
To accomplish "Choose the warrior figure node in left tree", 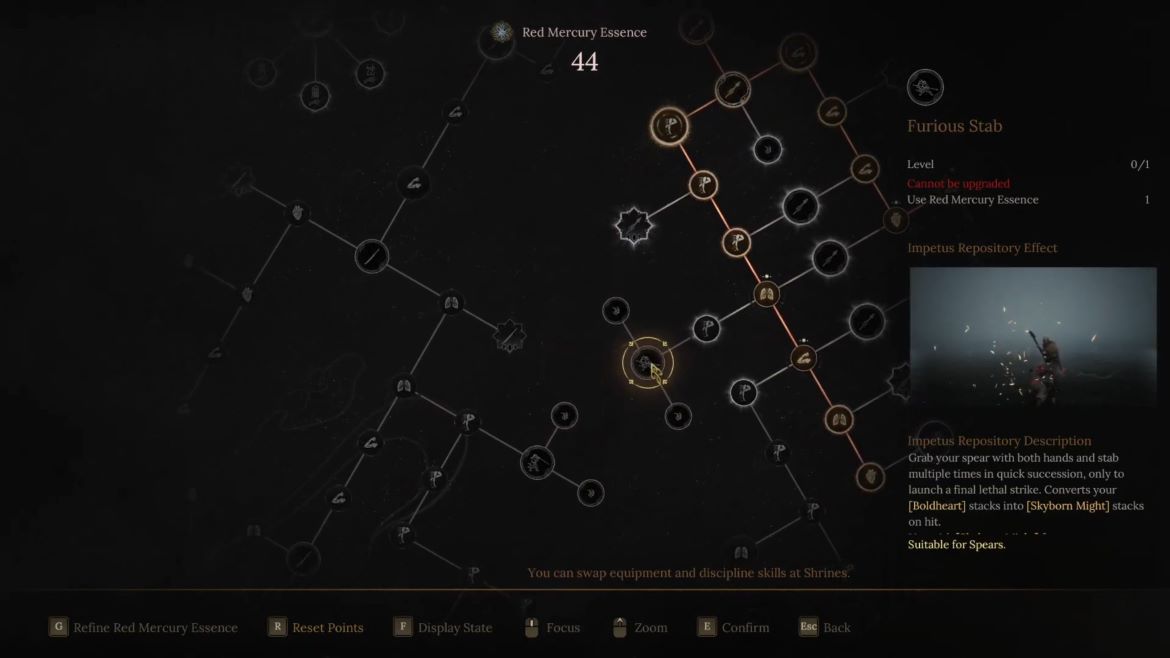I will (x=537, y=462).
